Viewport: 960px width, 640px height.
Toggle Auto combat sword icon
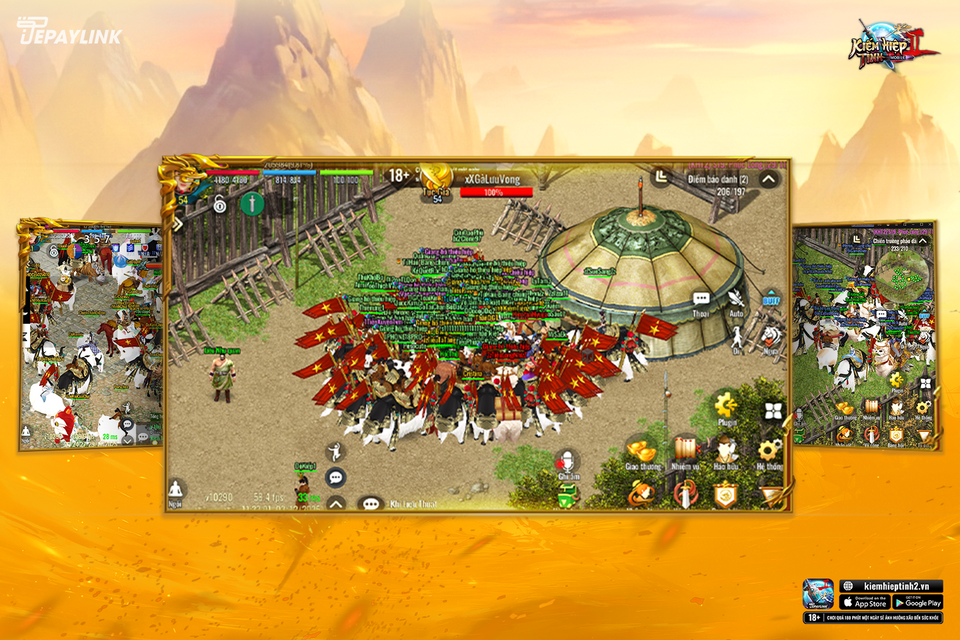(x=738, y=298)
